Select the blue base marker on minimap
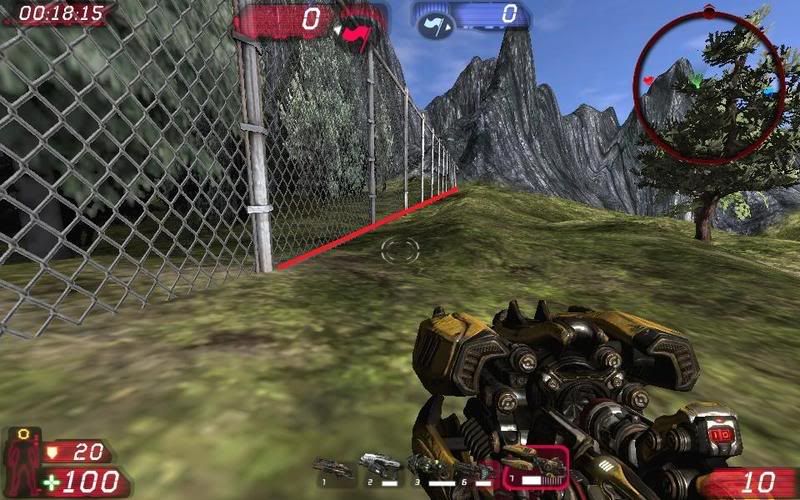Viewport: 800px width, 500px height. (x=769, y=91)
